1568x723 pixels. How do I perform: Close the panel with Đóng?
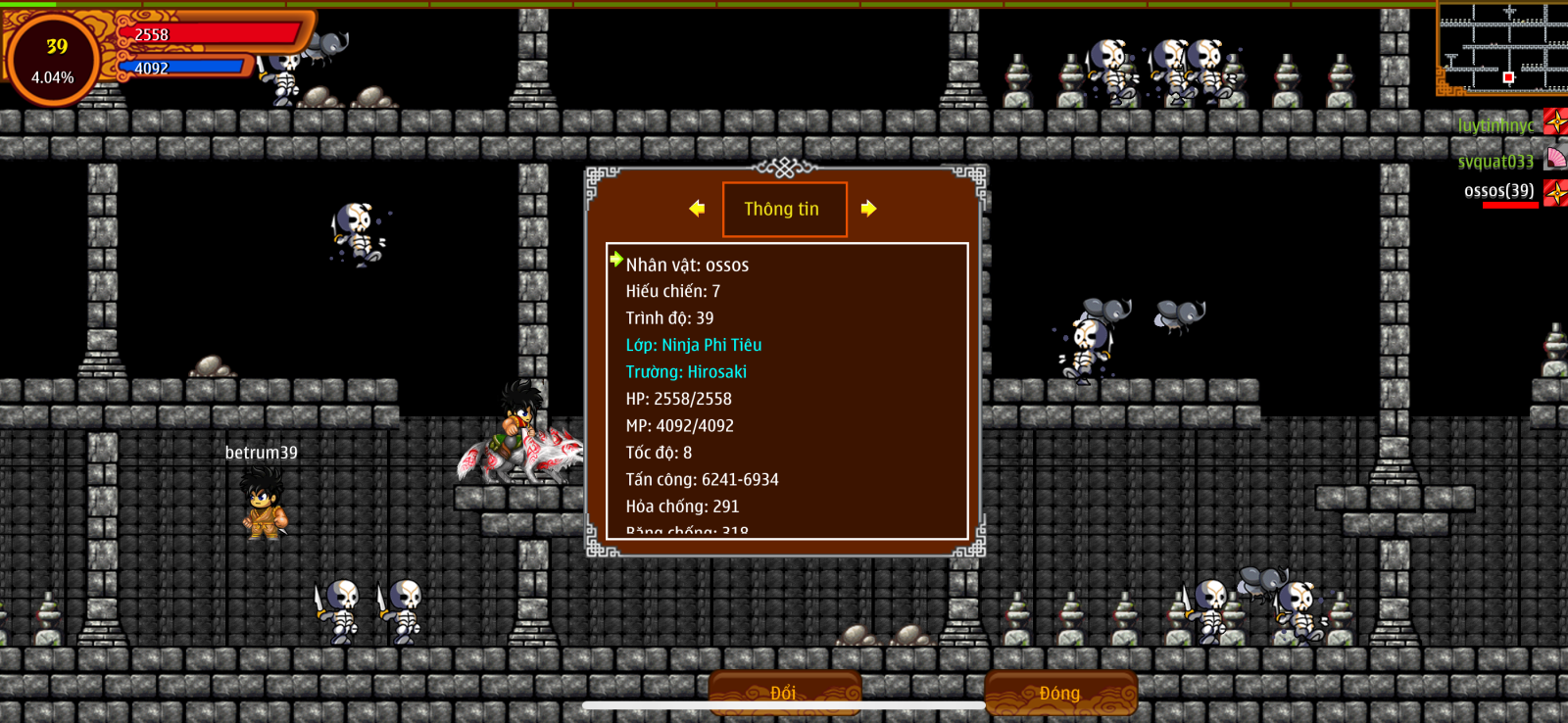coord(1060,693)
